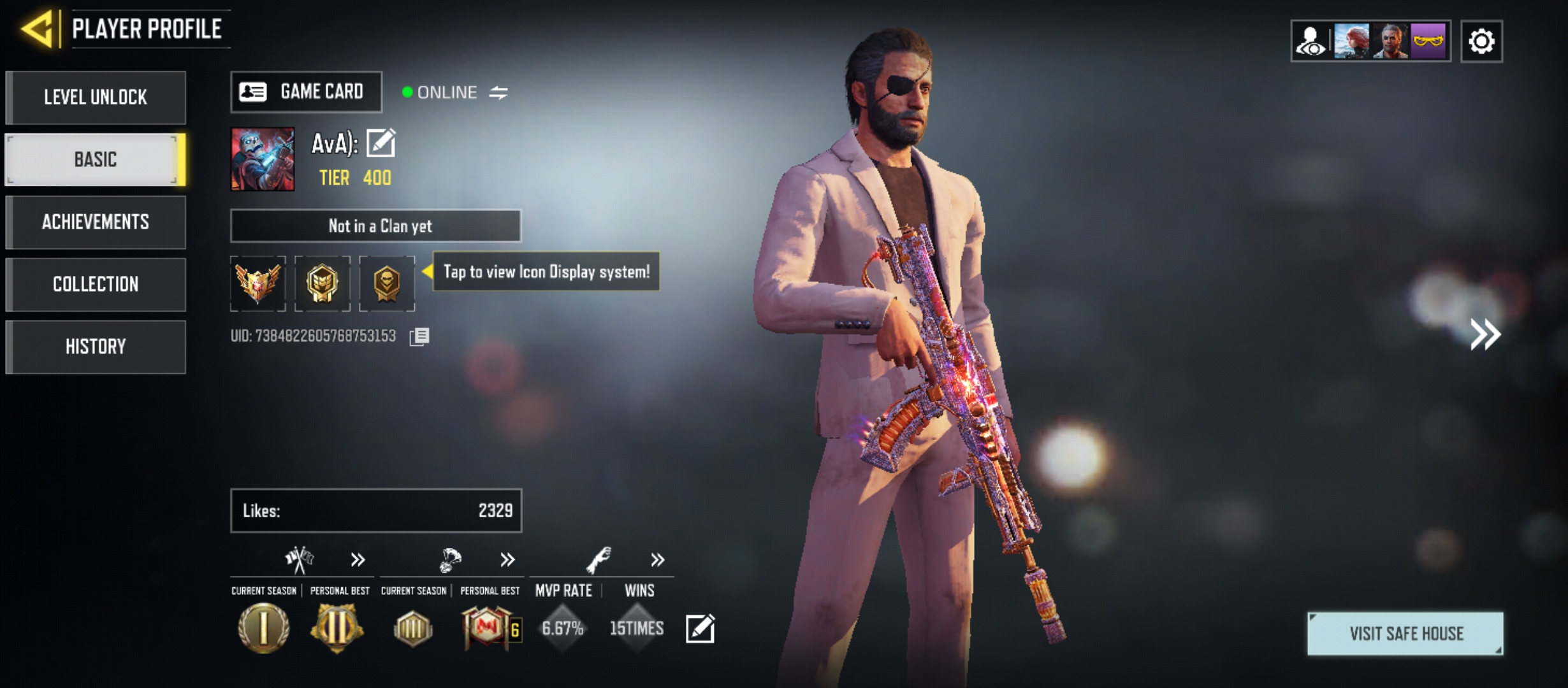
Task: Click the profile visibility eye icon
Action: [x=1311, y=41]
